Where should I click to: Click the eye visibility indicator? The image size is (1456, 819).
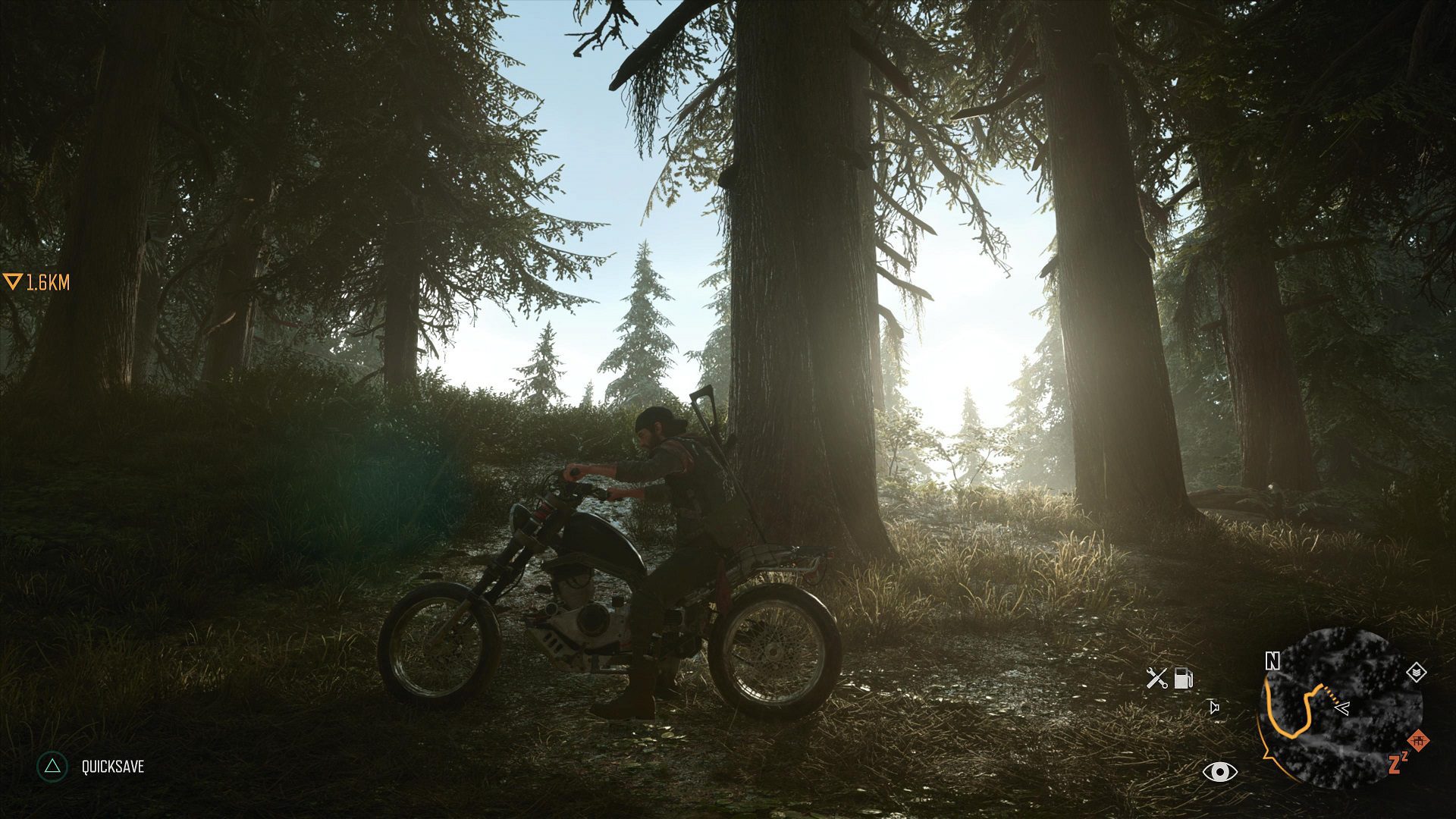1219,772
